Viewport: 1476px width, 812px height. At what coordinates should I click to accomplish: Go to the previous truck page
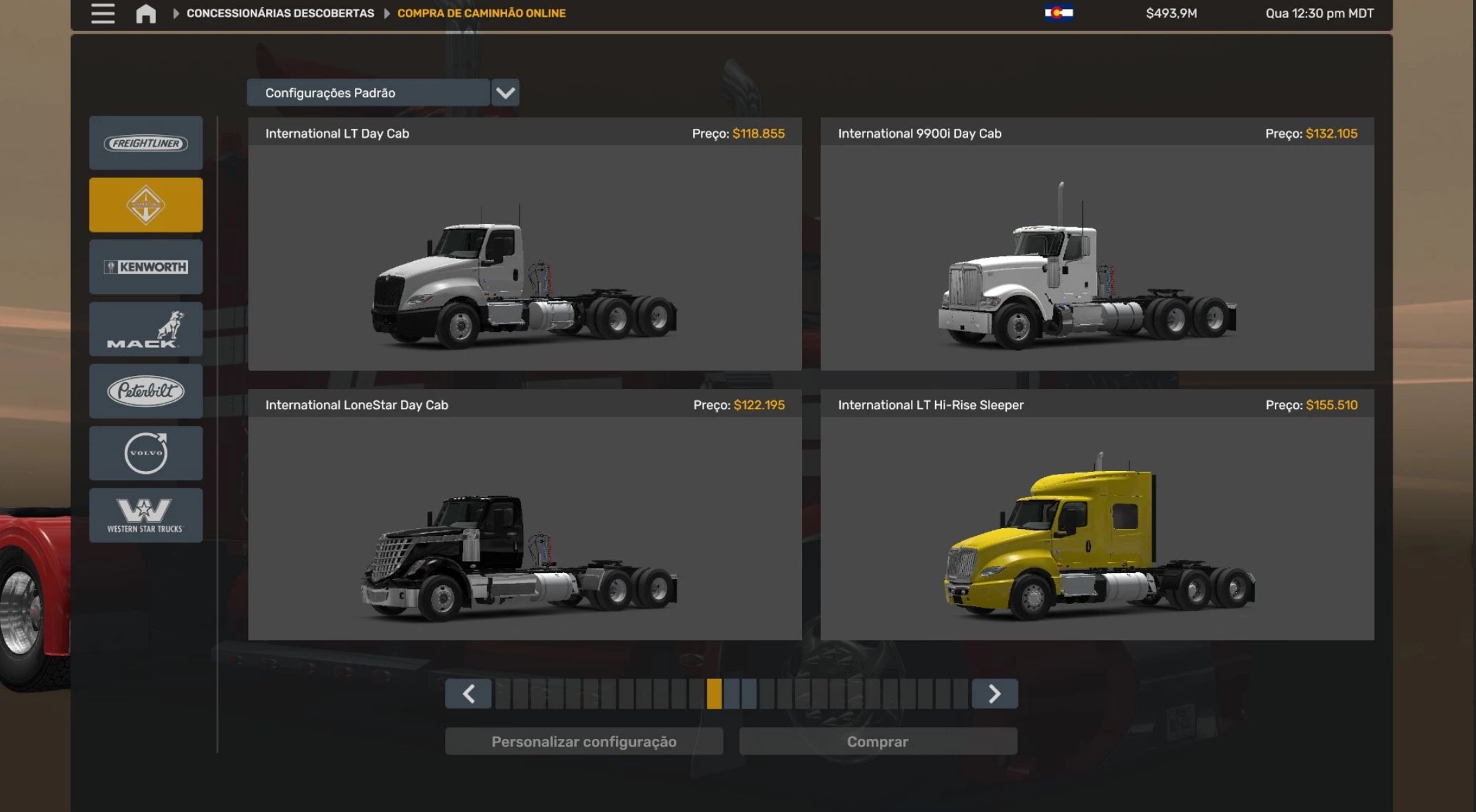coord(469,694)
